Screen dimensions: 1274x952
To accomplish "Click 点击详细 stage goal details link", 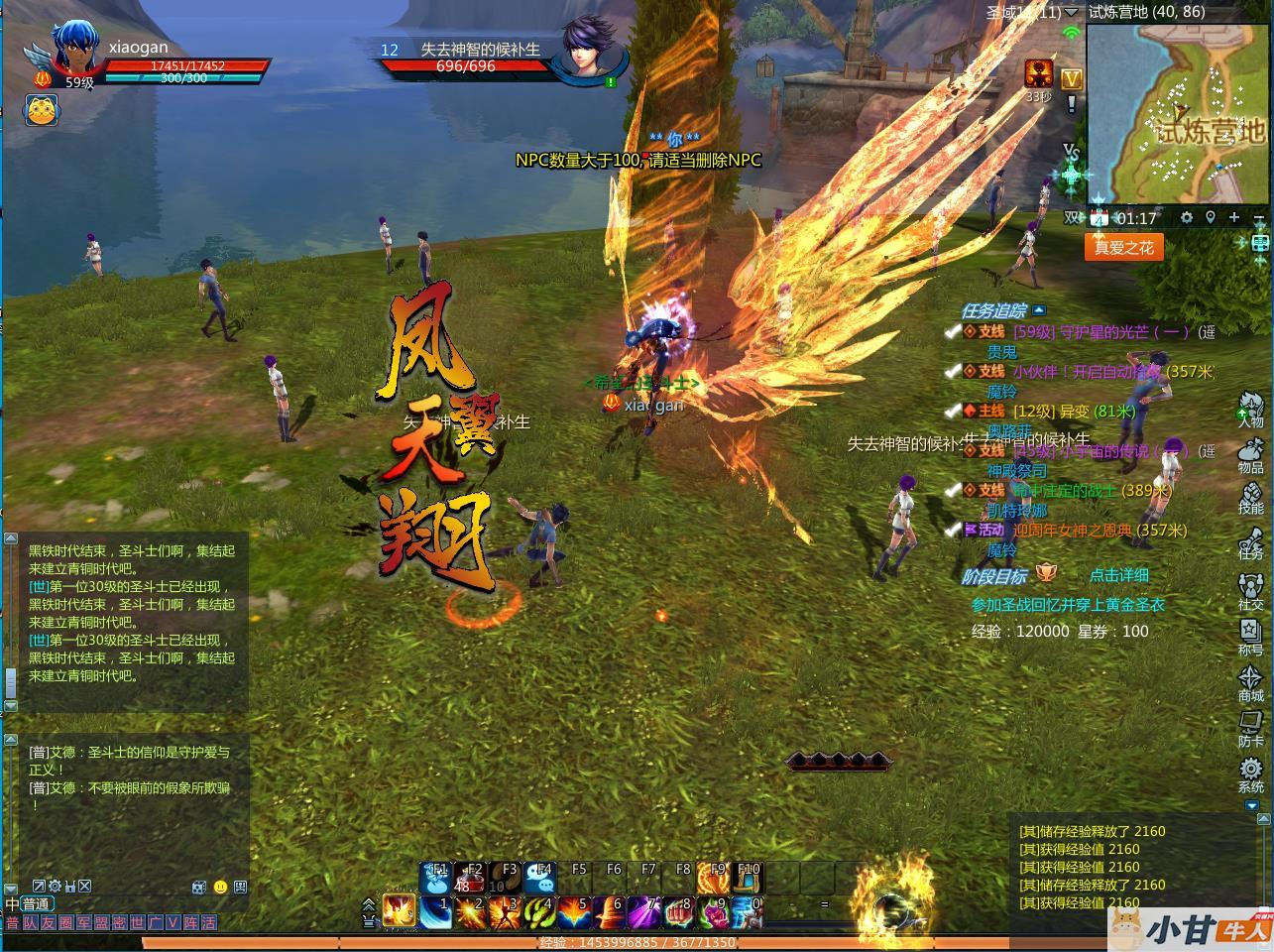I will click(x=1118, y=575).
